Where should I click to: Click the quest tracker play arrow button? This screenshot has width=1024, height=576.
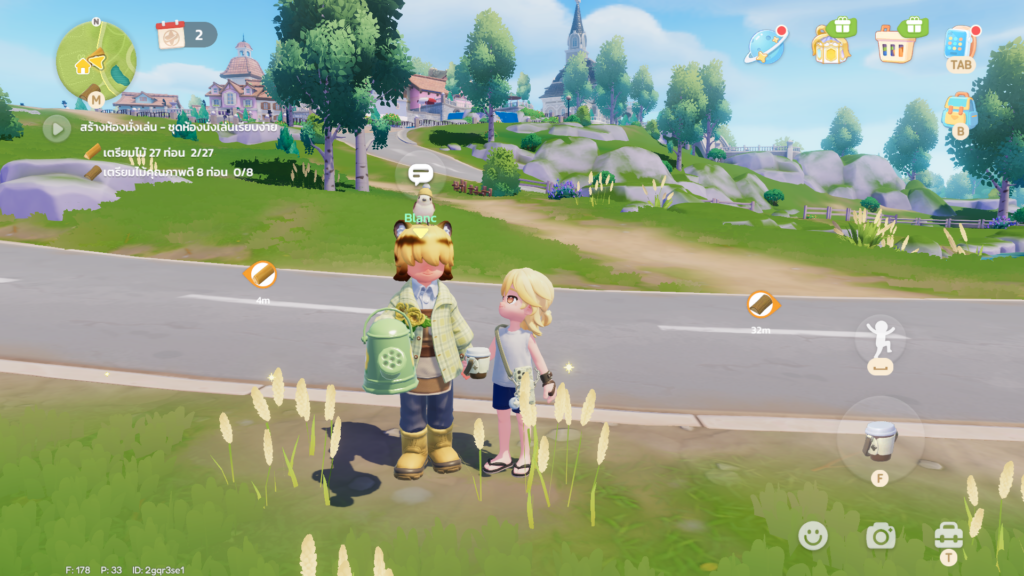57,127
